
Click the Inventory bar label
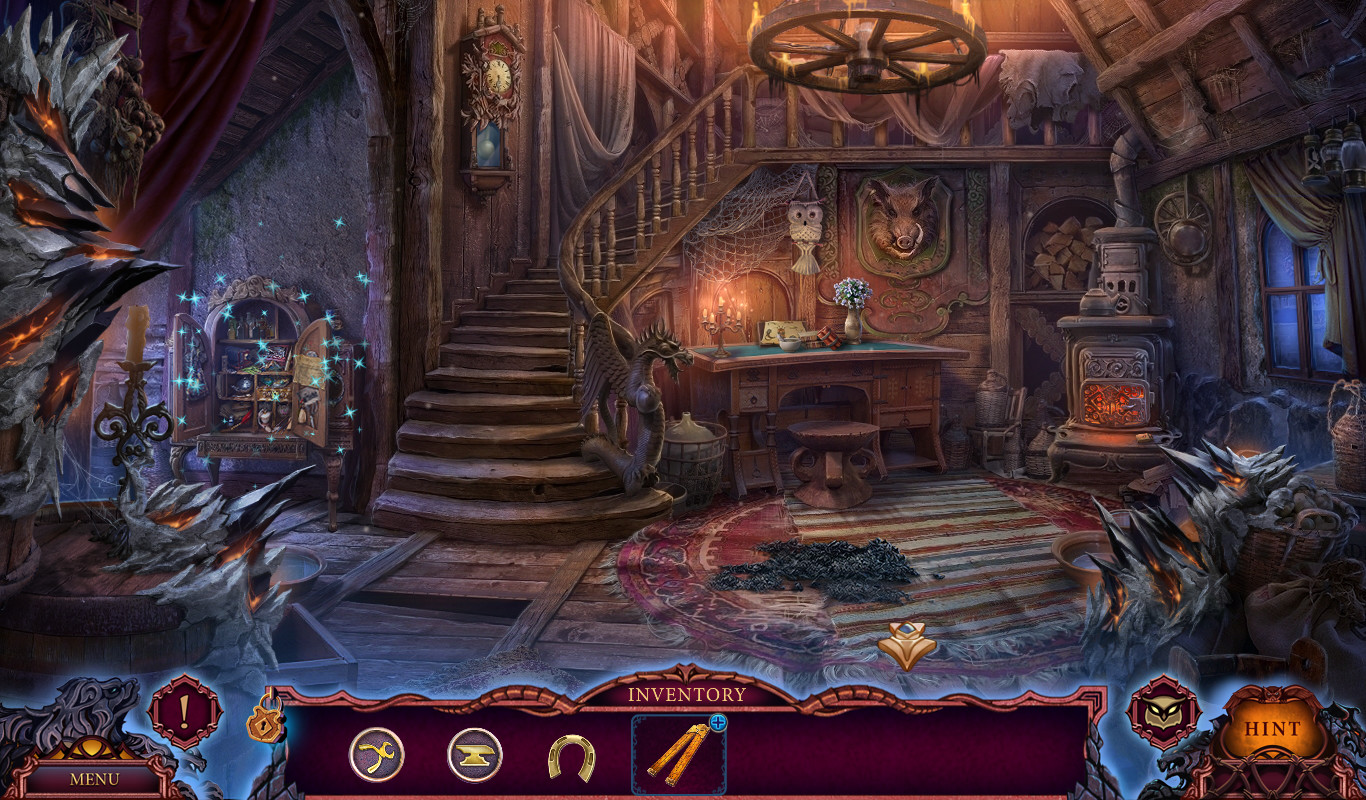684,693
